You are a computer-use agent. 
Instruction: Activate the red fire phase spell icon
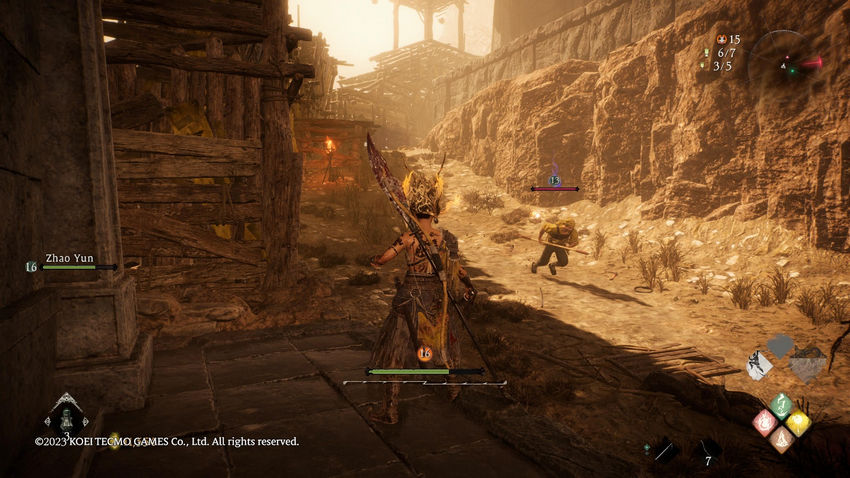click(764, 421)
